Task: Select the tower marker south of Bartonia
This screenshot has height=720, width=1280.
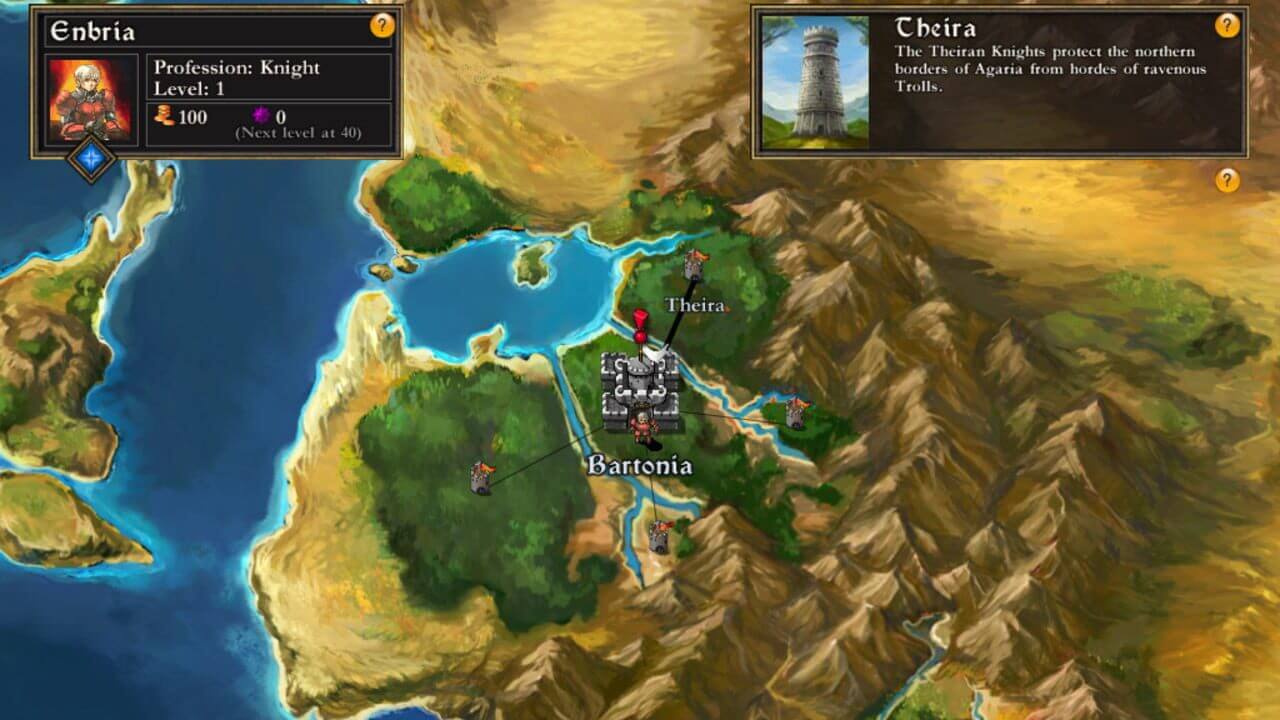Action: [x=658, y=537]
